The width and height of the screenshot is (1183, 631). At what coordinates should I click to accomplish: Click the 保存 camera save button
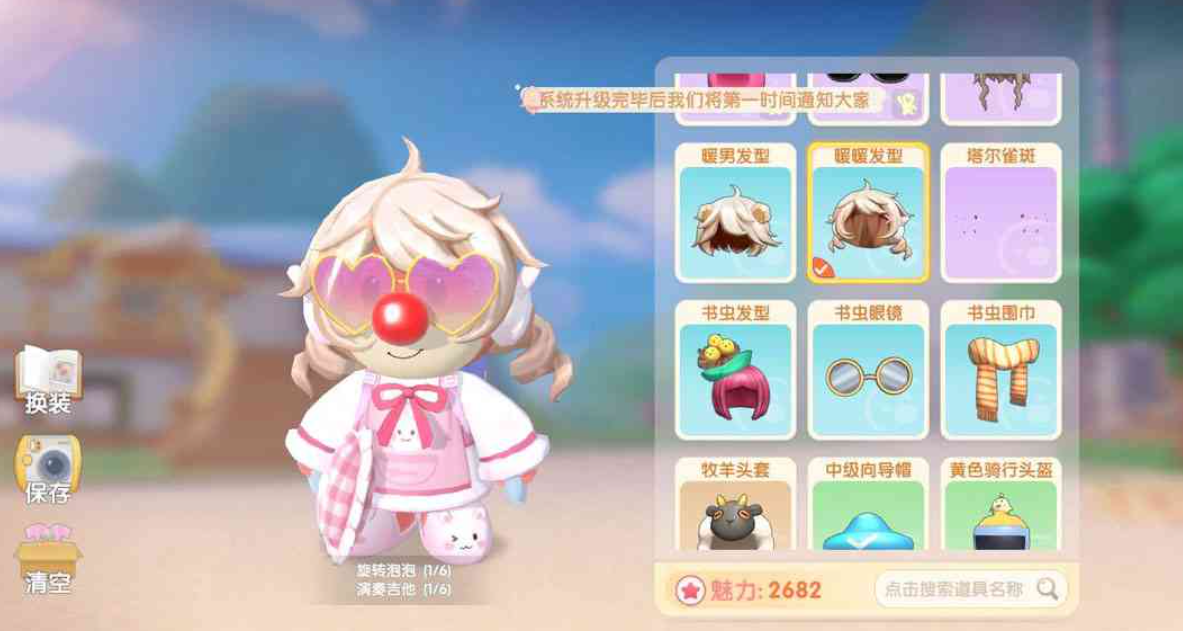47,468
